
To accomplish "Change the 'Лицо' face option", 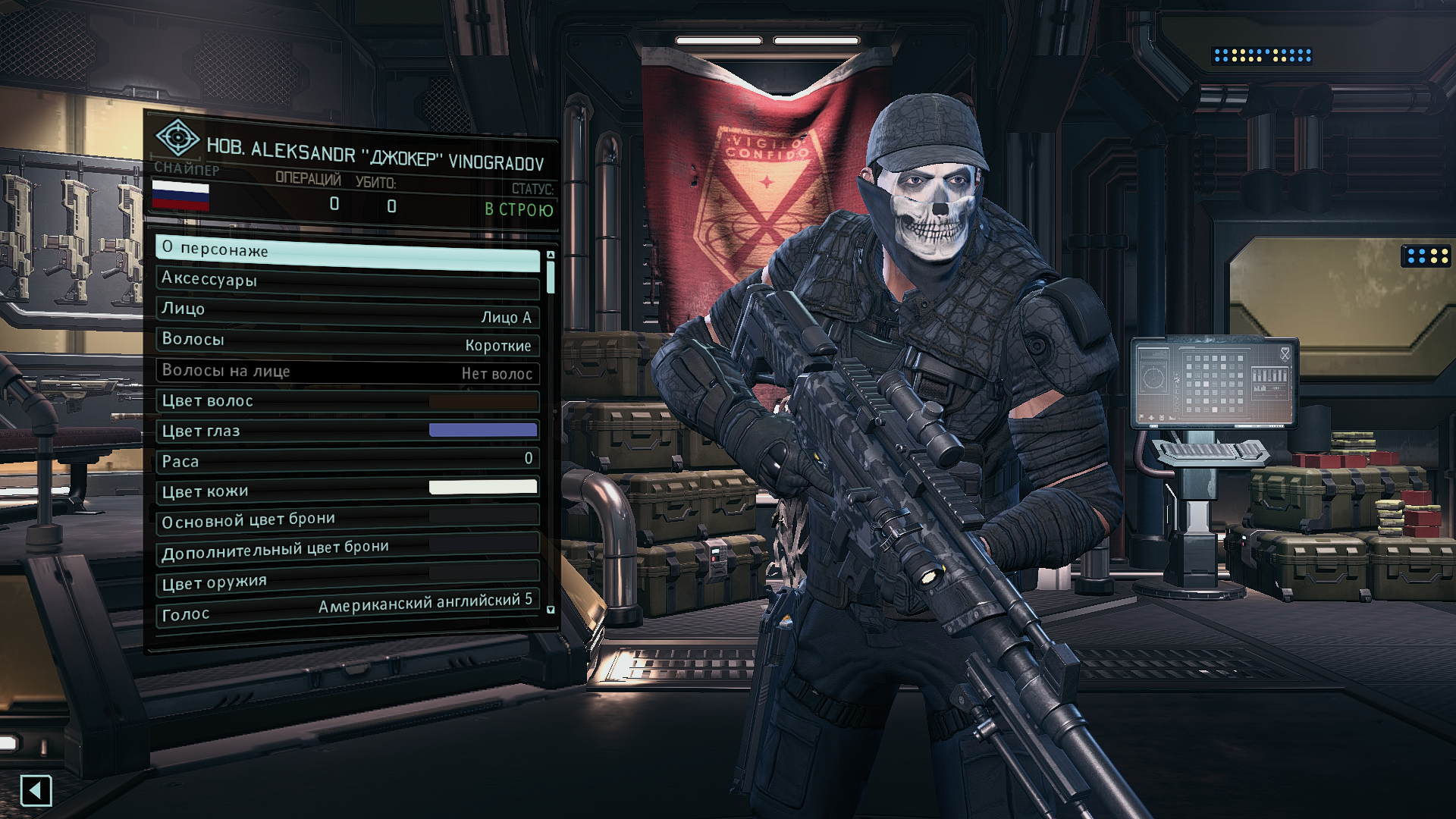I will [x=347, y=312].
